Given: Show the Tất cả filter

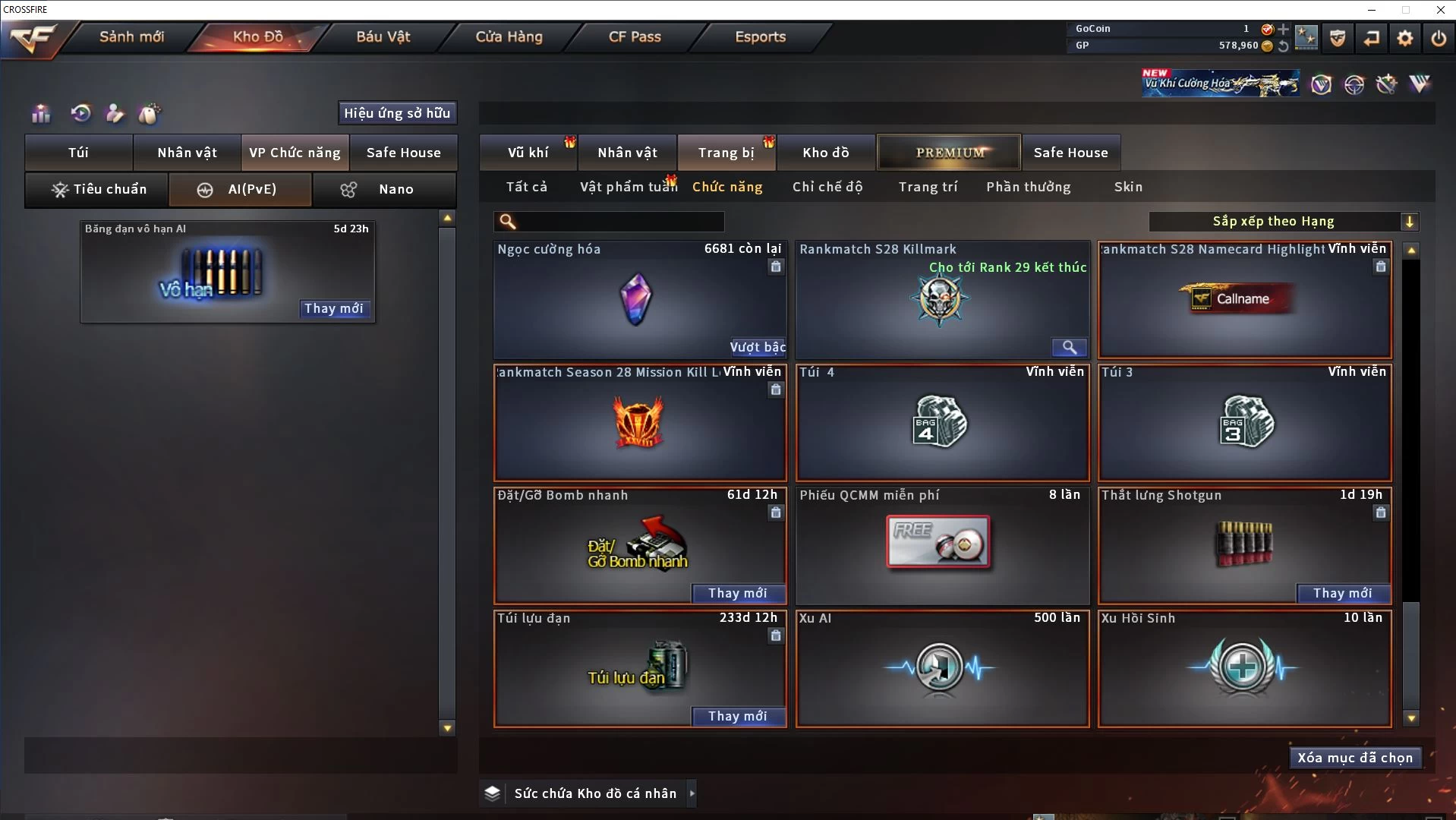Looking at the screenshot, I should (x=526, y=187).
